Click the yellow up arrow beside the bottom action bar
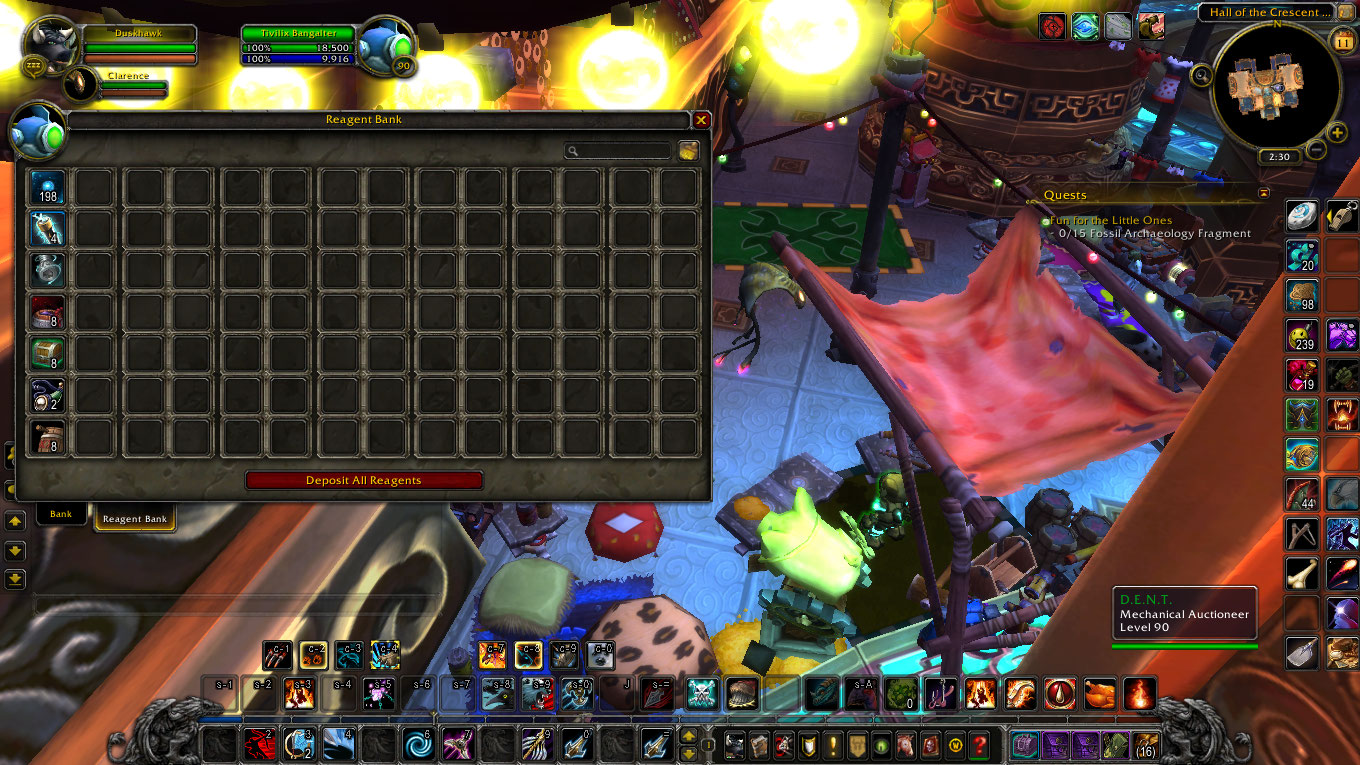 (x=690, y=738)
